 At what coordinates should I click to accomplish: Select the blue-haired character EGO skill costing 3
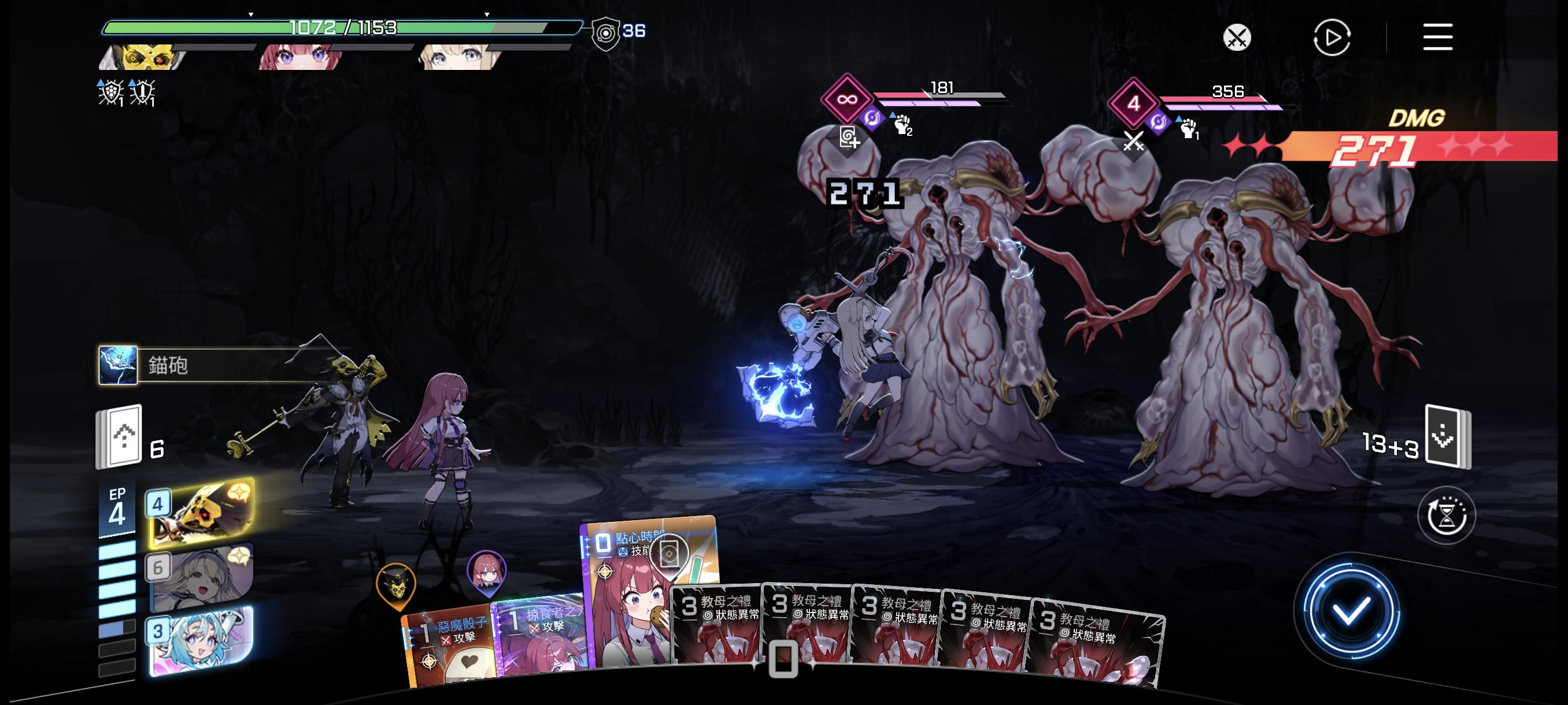coord(201,642)
